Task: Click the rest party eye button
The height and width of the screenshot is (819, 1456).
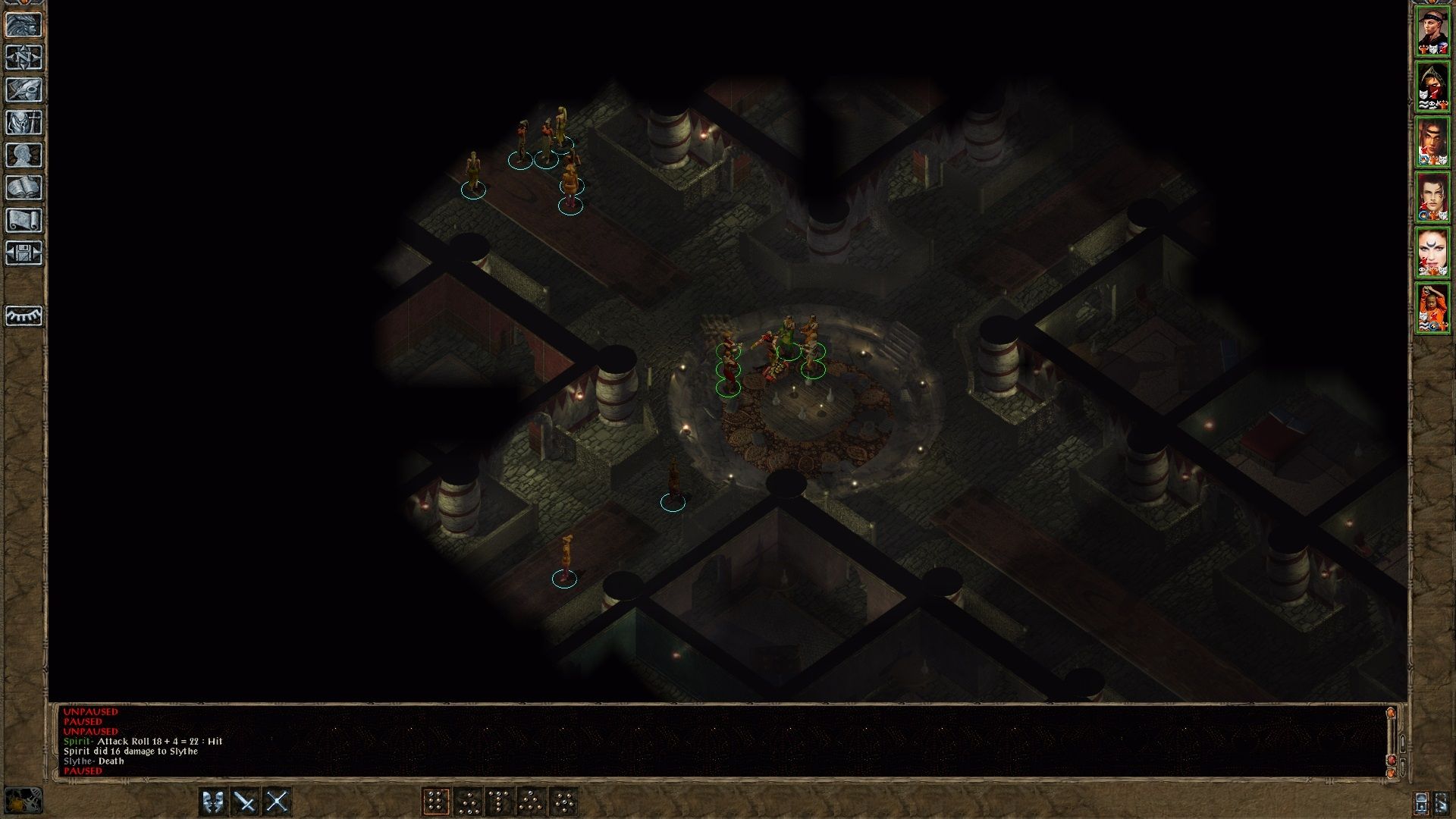Action: coord(24,315)
